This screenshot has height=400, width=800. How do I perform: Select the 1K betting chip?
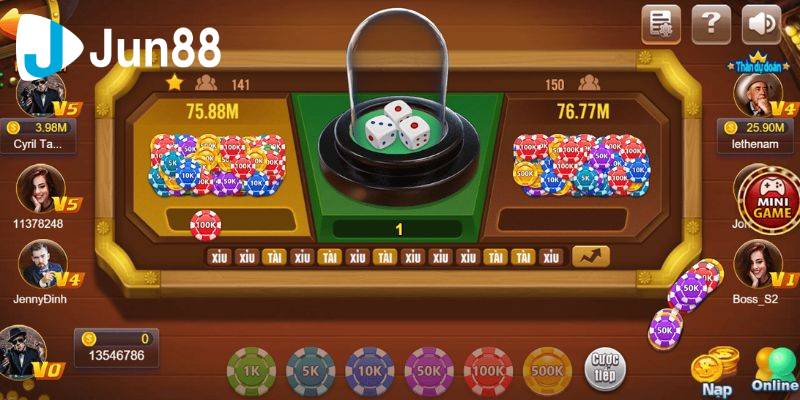(252, 371)
